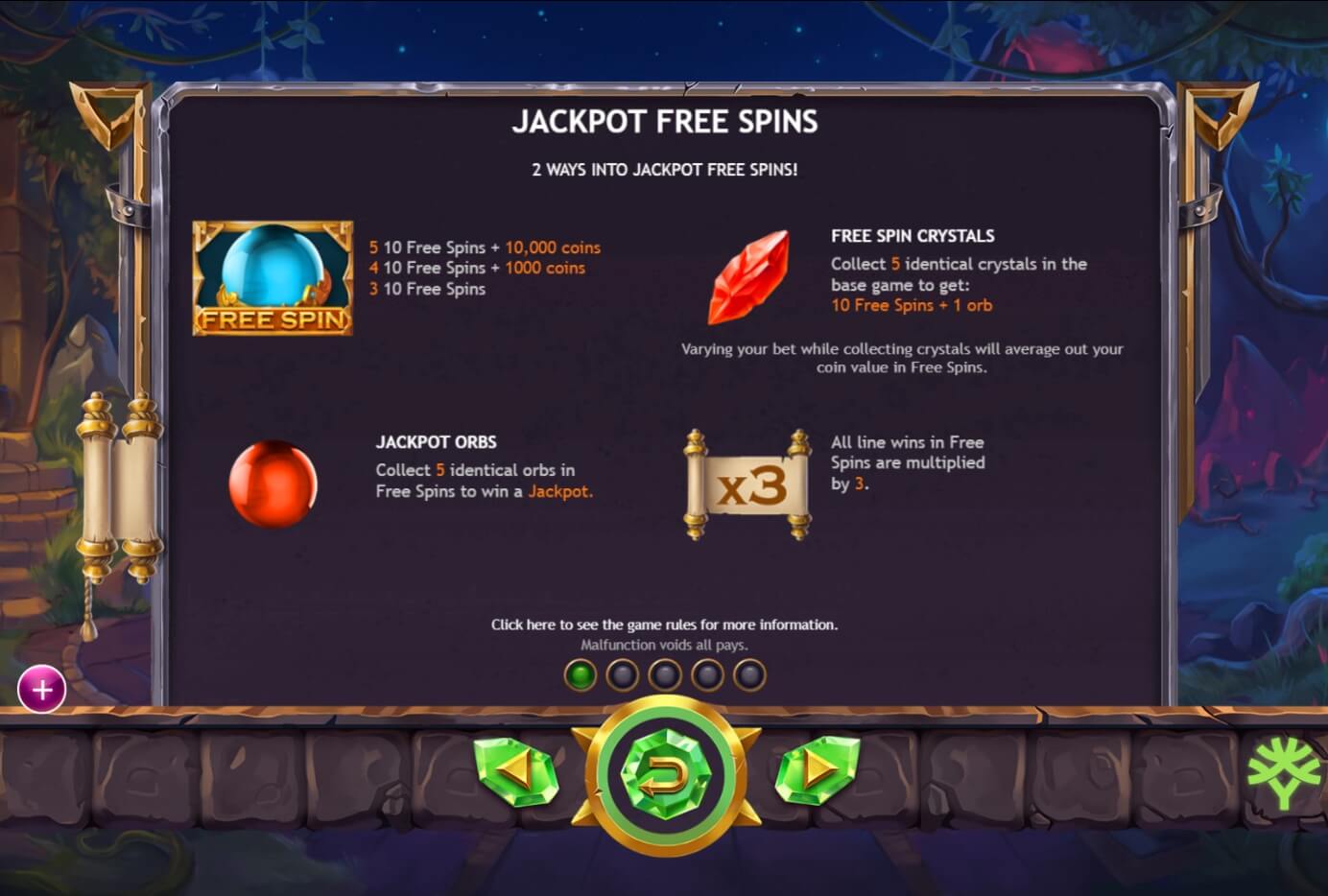
Task: Click the orange Jackpot text link
Action: [x=561, y=491]
